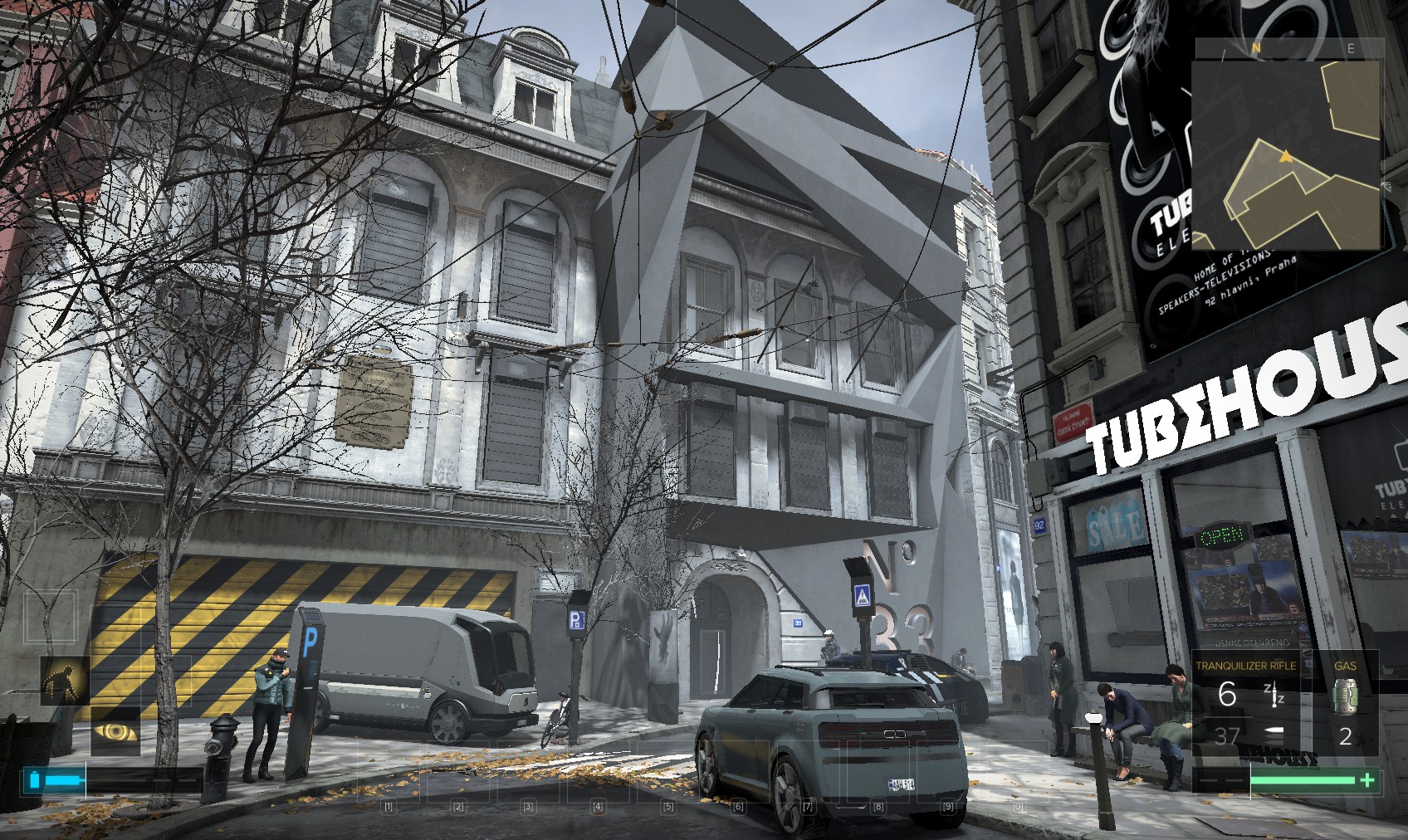The height and width of the screenshot is (840, 1408).
Task: Click the minimap in the corner
Action: [x=1285, y=144]
